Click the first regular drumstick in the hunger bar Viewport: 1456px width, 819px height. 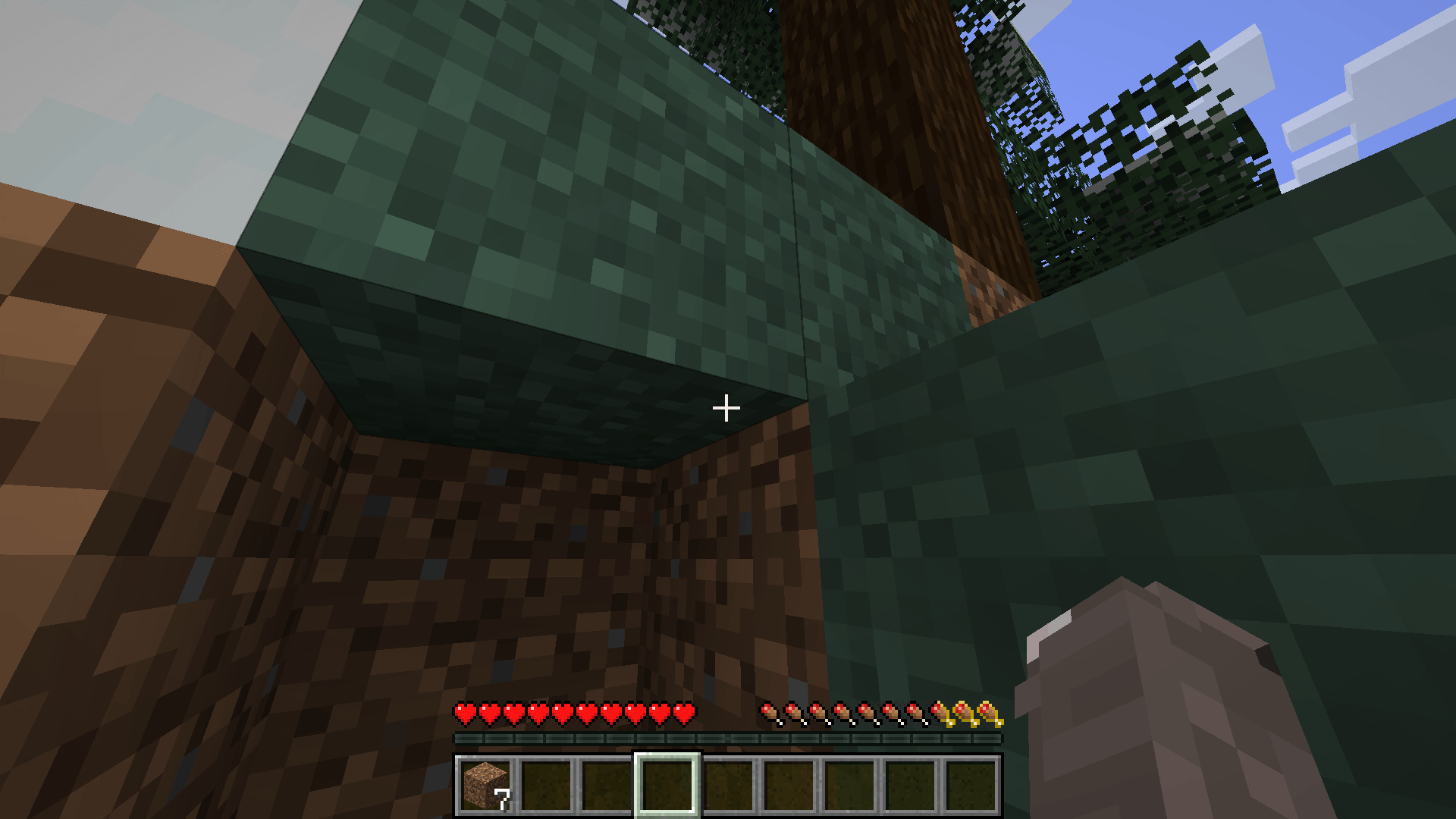768,714
